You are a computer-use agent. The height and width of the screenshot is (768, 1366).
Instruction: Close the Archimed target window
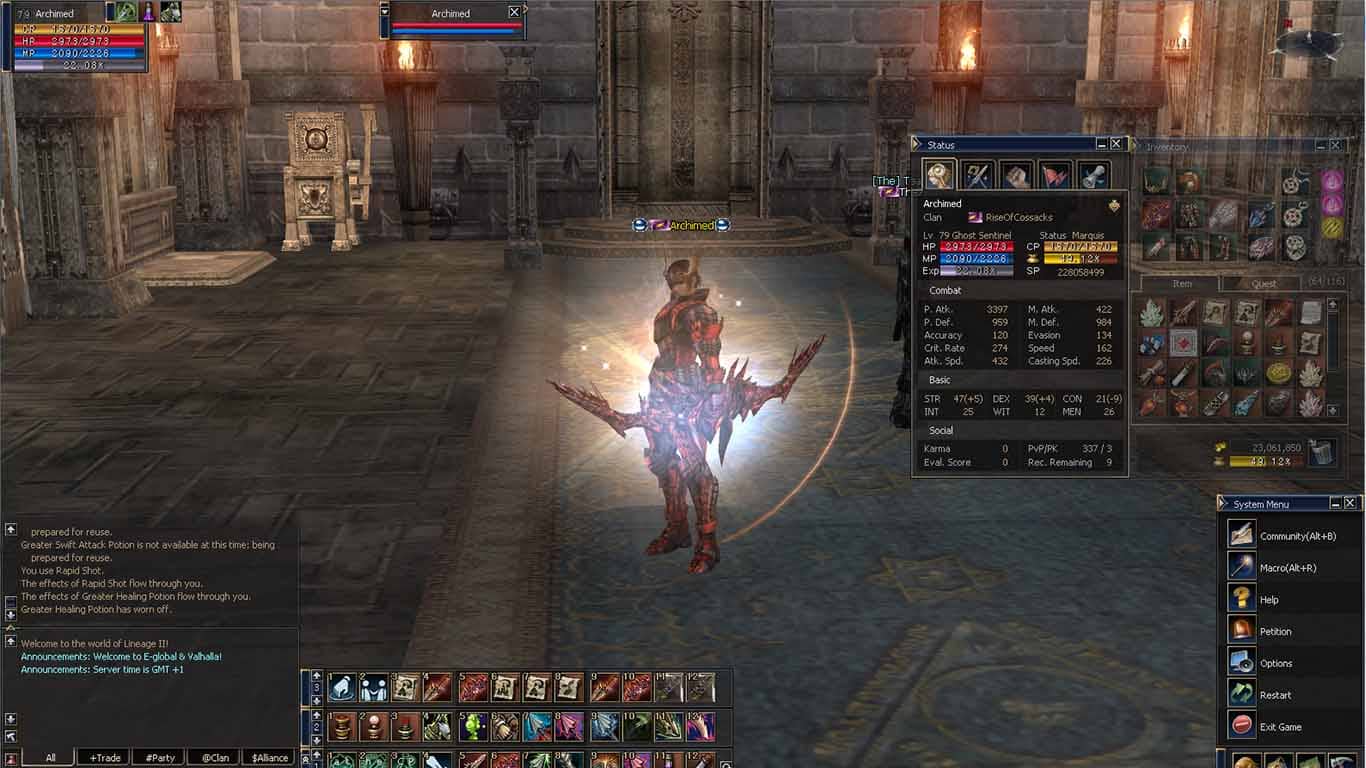click(x=514, y=12)
